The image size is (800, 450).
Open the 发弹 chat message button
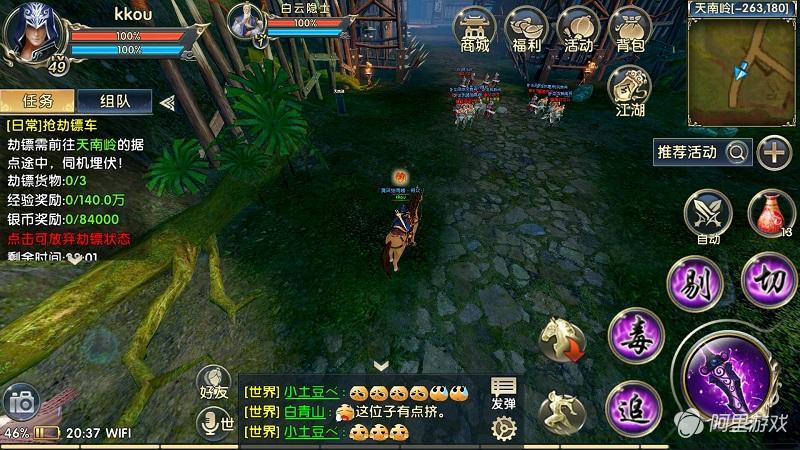[504, 393]
